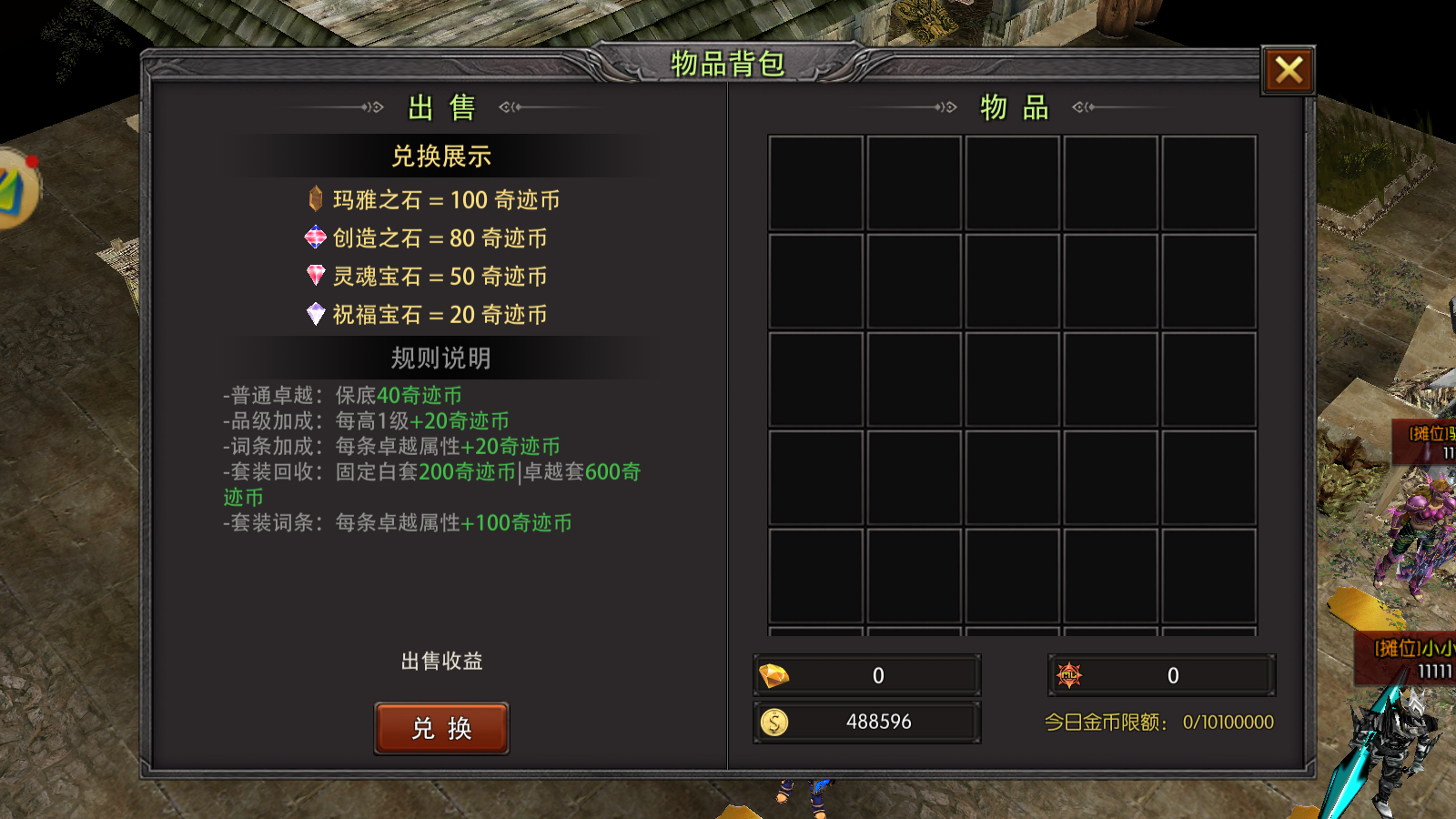1456x819 pixels.
Task: Click the gold coin currency icon
Action: pos(775,722)
